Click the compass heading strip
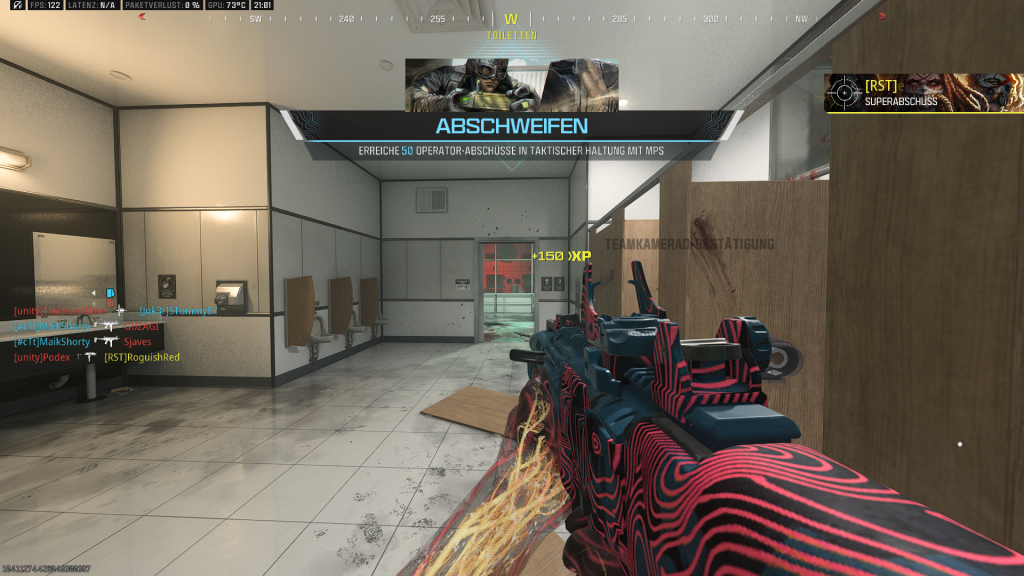The height and width of the screenshot is (576, 1024). [x=511, y=19]
